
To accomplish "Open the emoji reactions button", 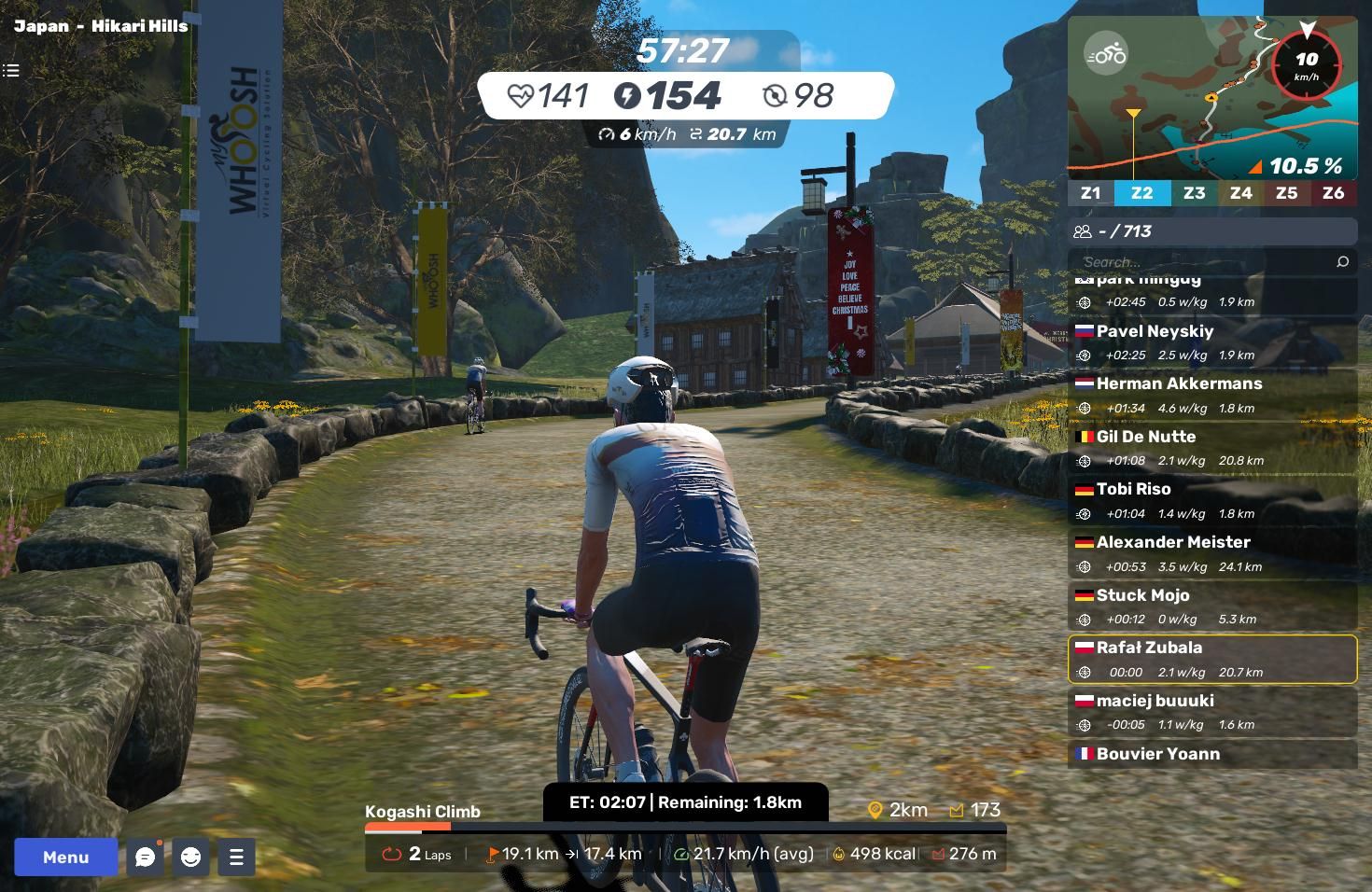I will click(x=191, y=857).
